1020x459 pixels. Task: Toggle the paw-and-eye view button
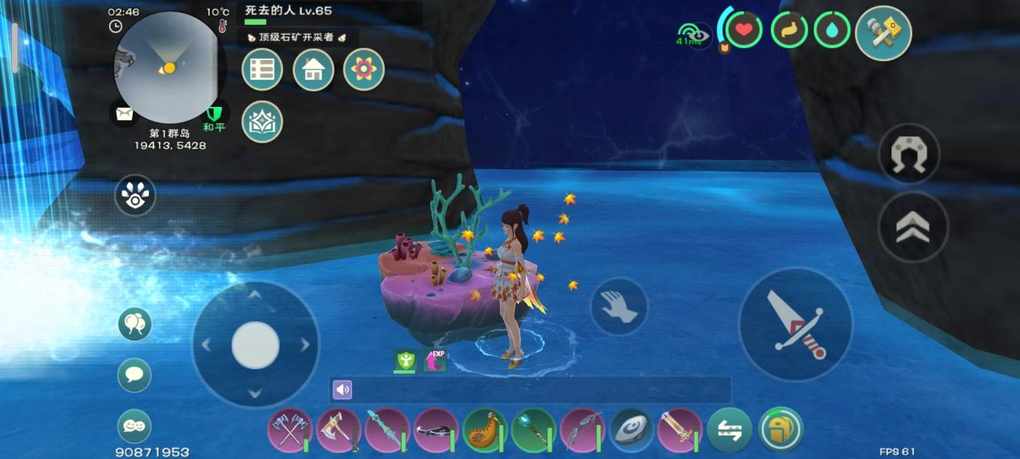[x=135, y=195]
